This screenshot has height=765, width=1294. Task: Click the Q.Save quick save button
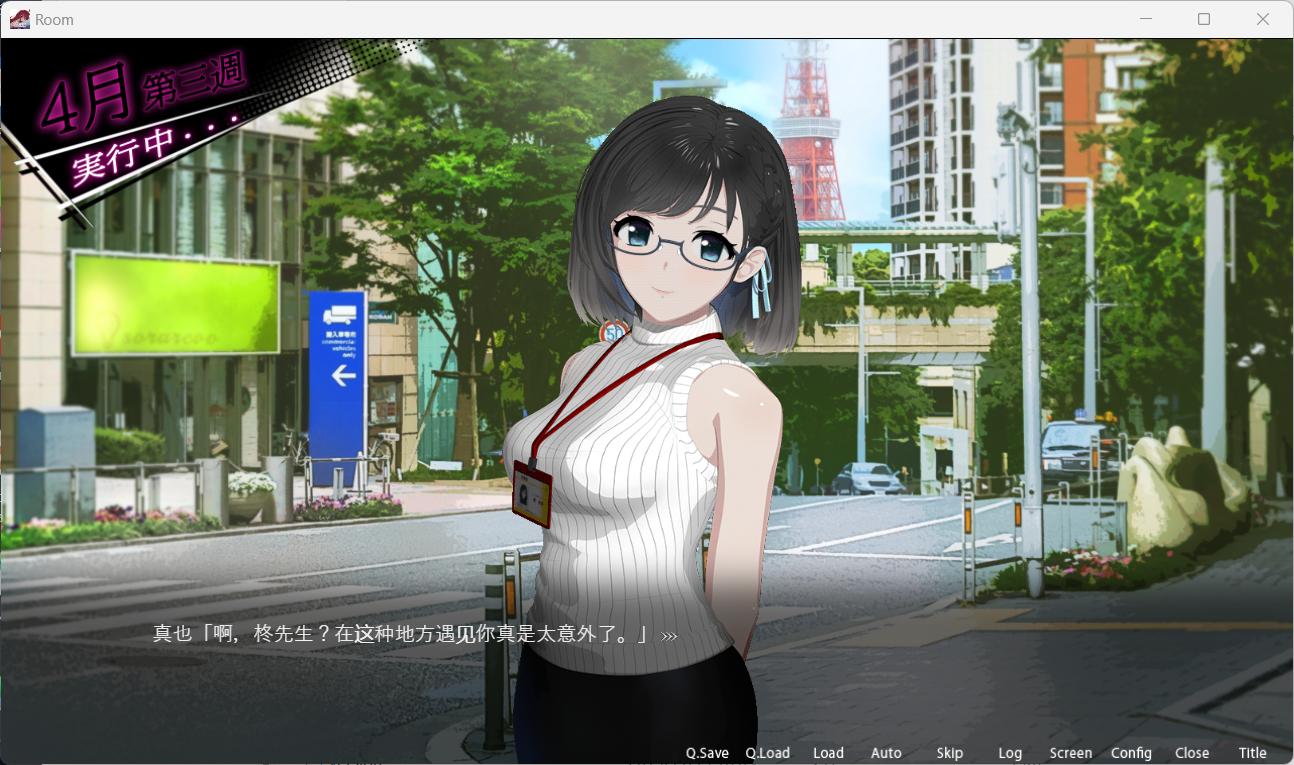(x=707, y=753)
